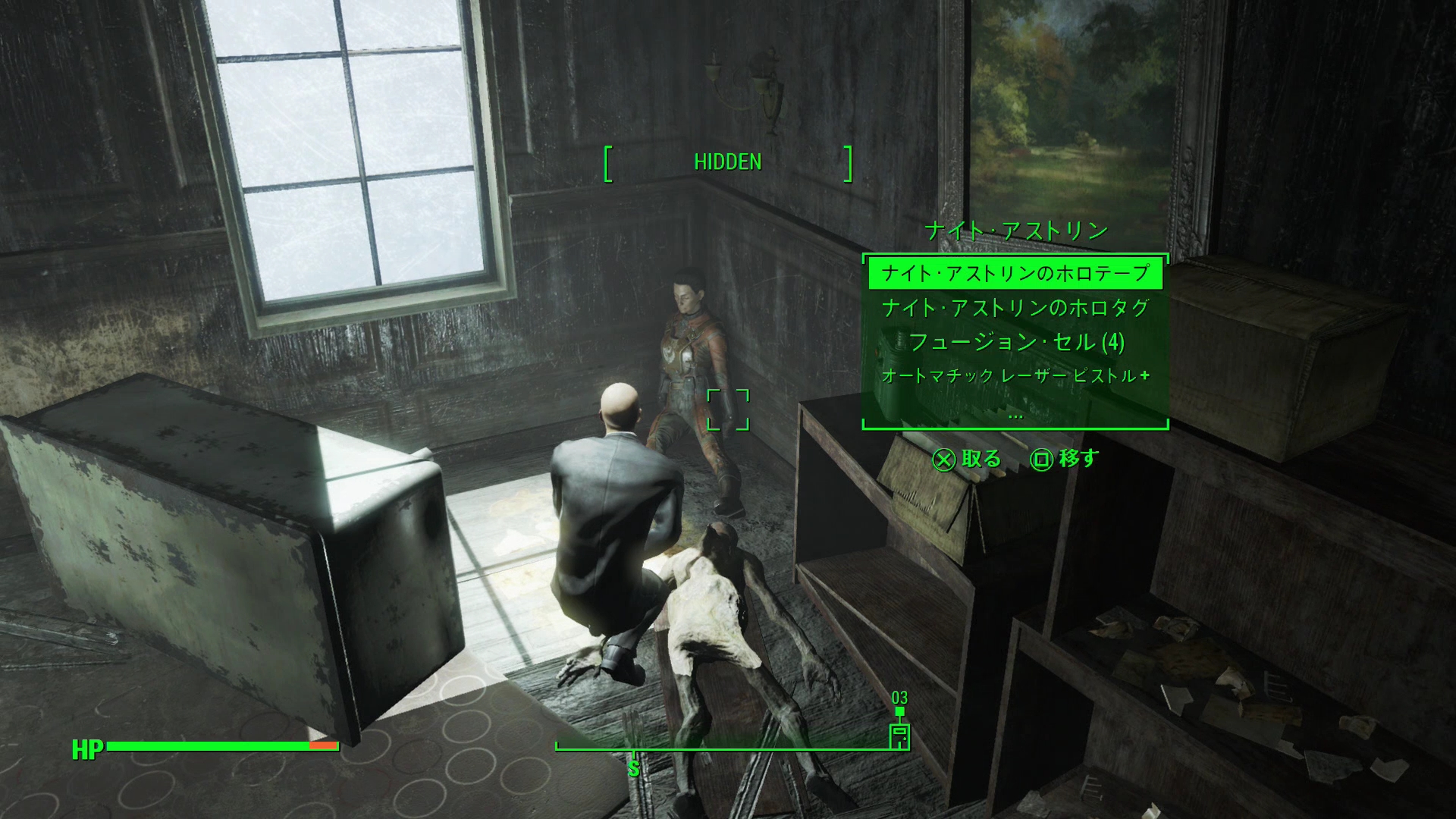Viewport: 1456px width, 819px height.
Task: Take the フュージョン・セル (4) item
Action: pyautogui.click(x=1015, y=343)
